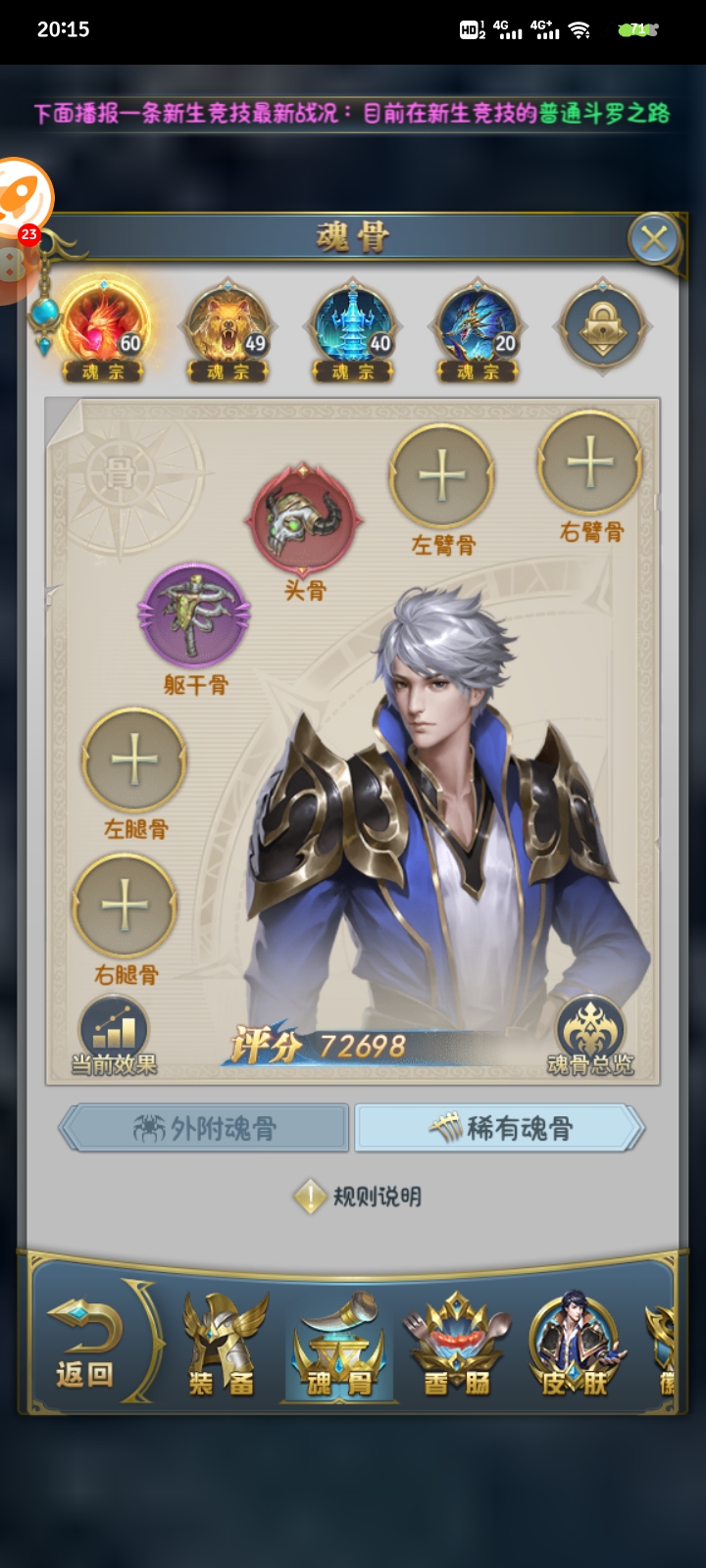Screen dimensions: 706x1568
Task: Switch to the 外附魂骨 tab
Action: pos(205,1129)
